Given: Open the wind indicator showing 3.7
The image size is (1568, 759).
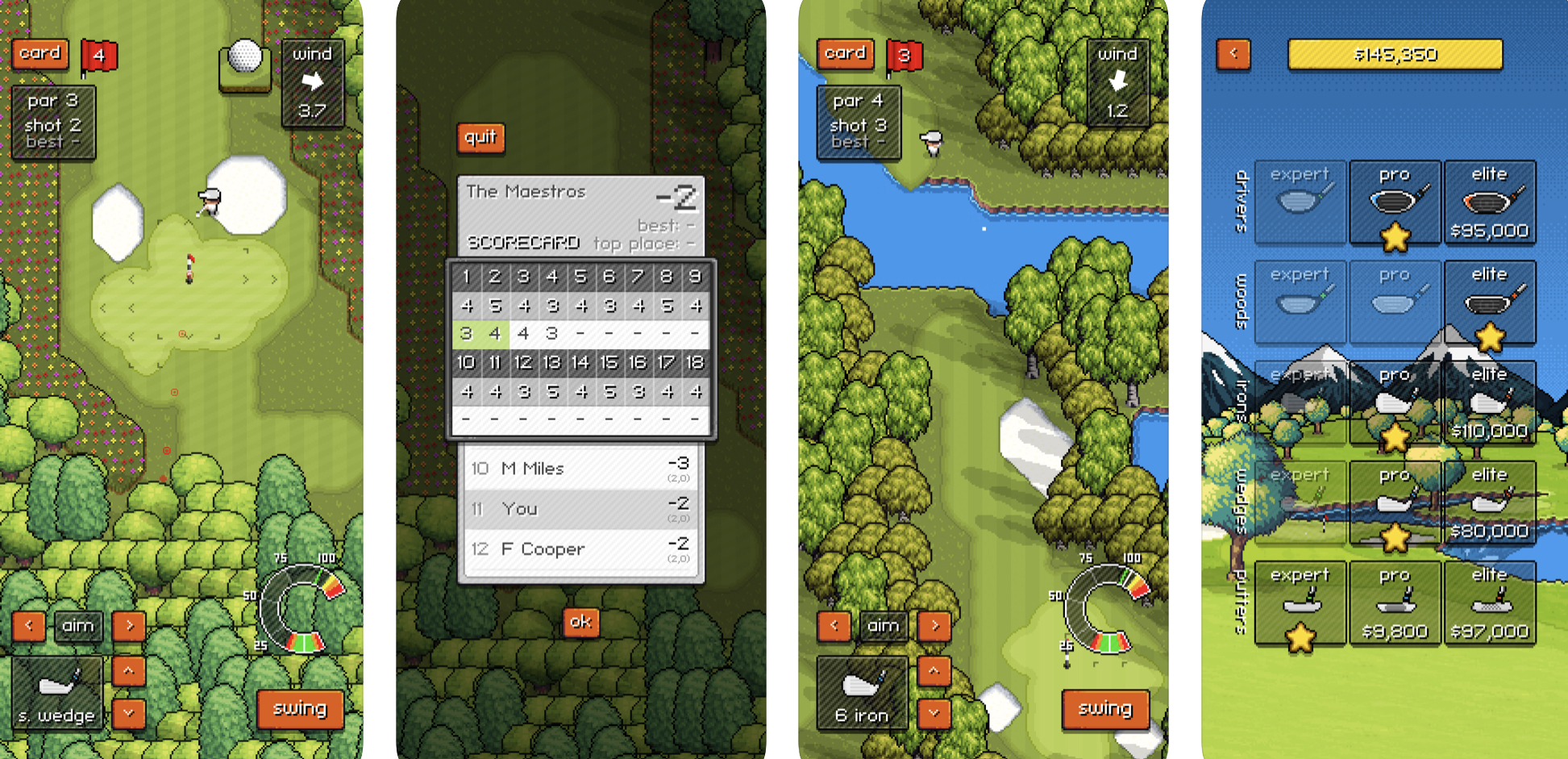Looking at the screenshot, I should click(x=314, y=84).
